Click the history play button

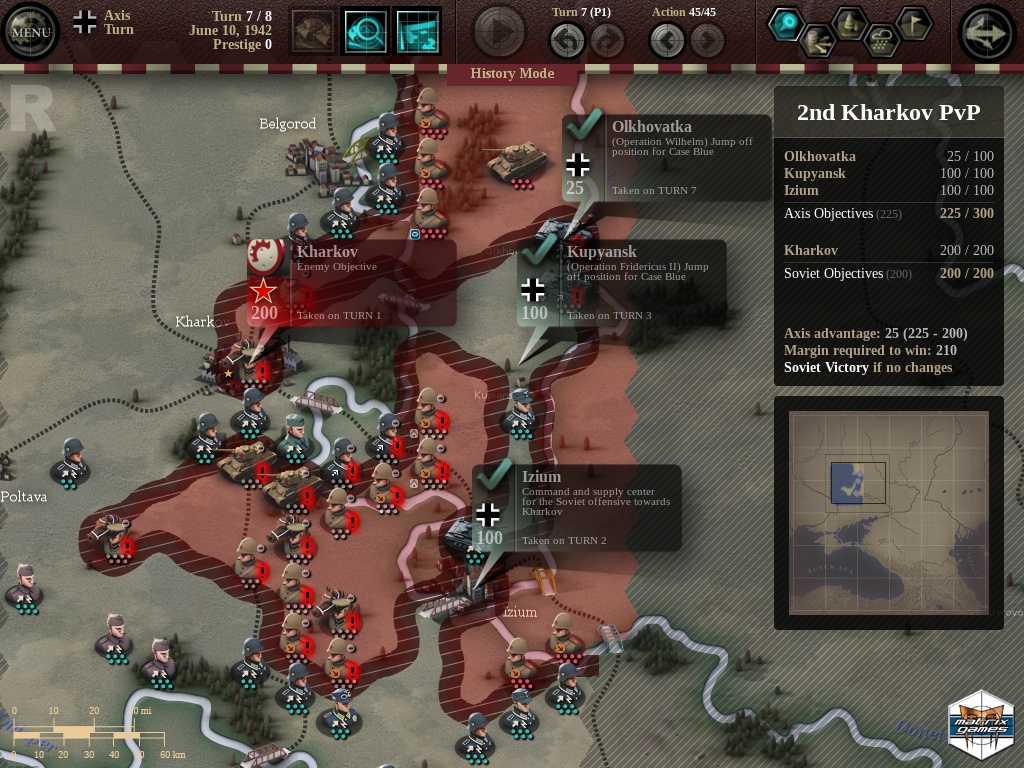click(499, 32)
